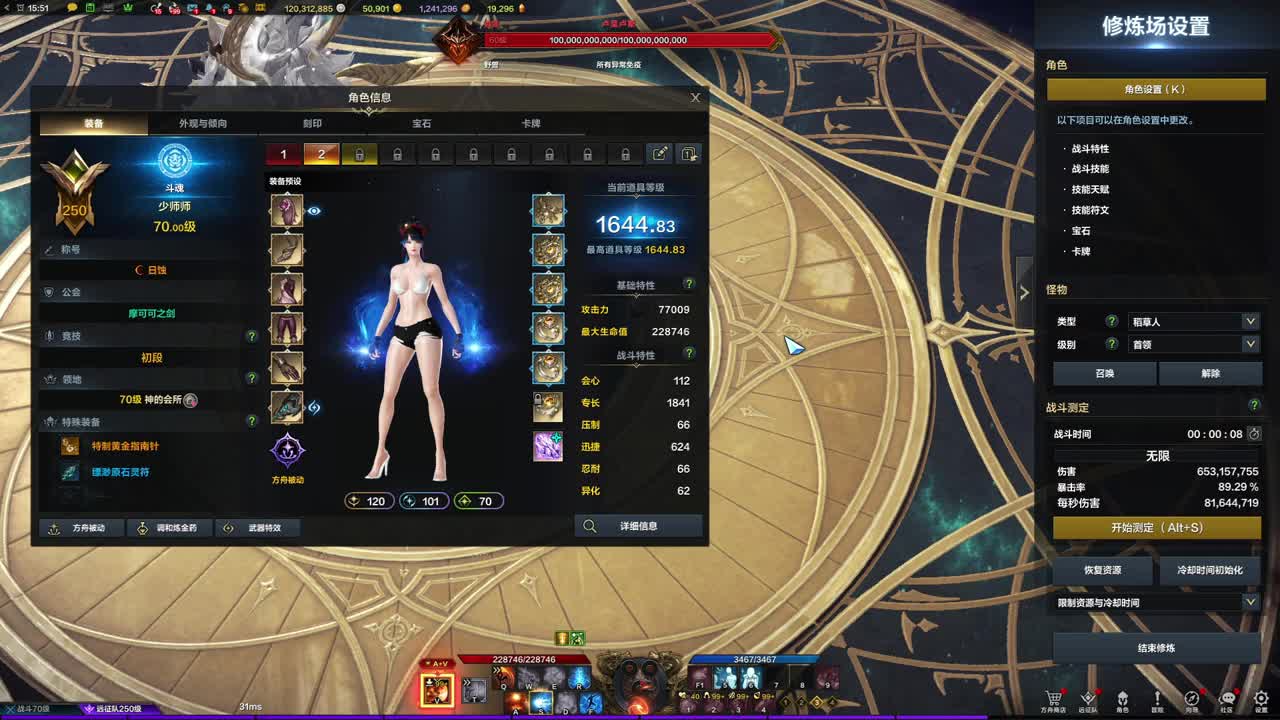This screenshot has width=1280, height=720.
Task: Click the 解除 button
Action: [x=1210, y=373]
